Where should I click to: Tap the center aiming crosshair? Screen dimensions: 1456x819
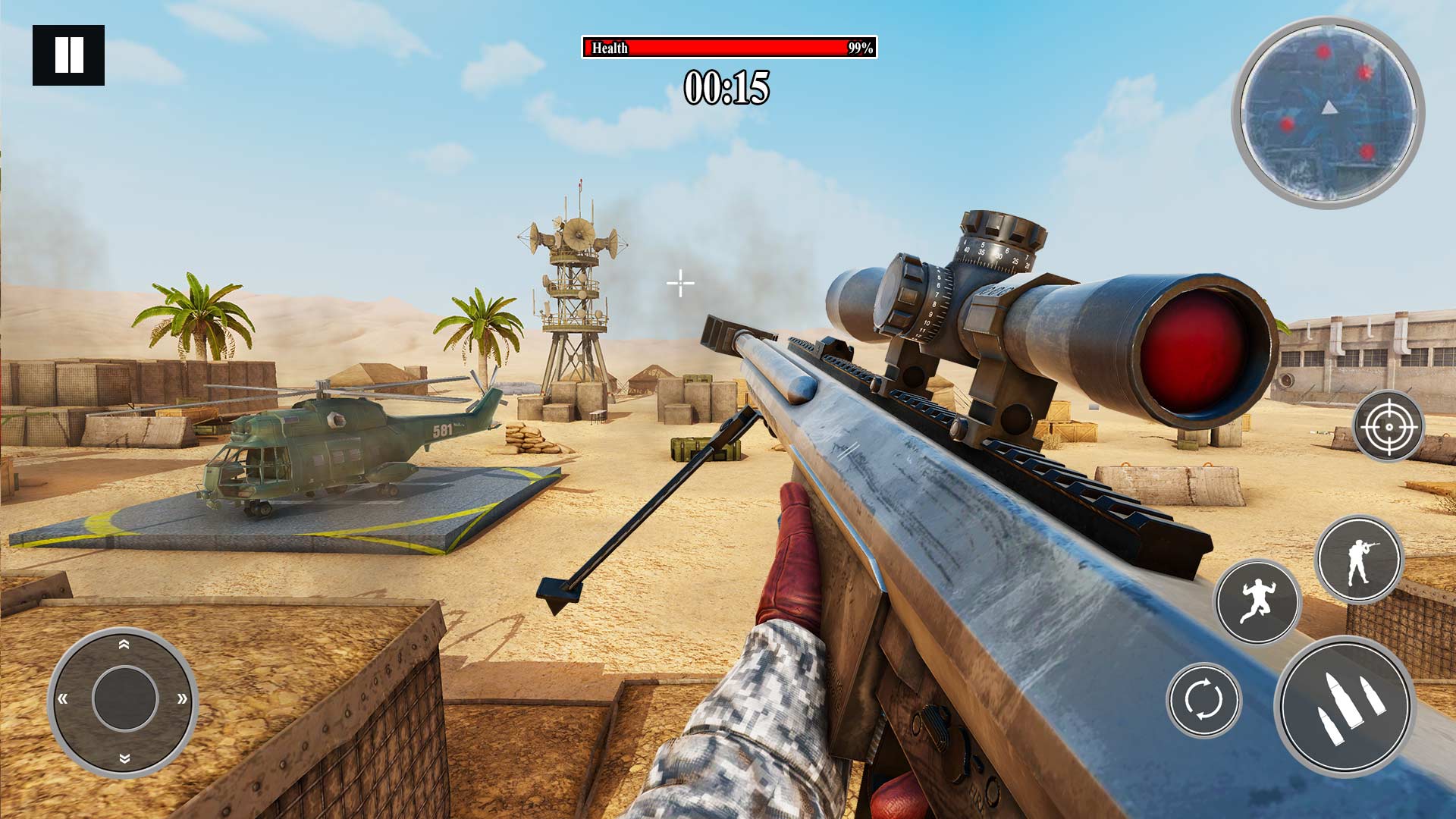pos(680,283)
